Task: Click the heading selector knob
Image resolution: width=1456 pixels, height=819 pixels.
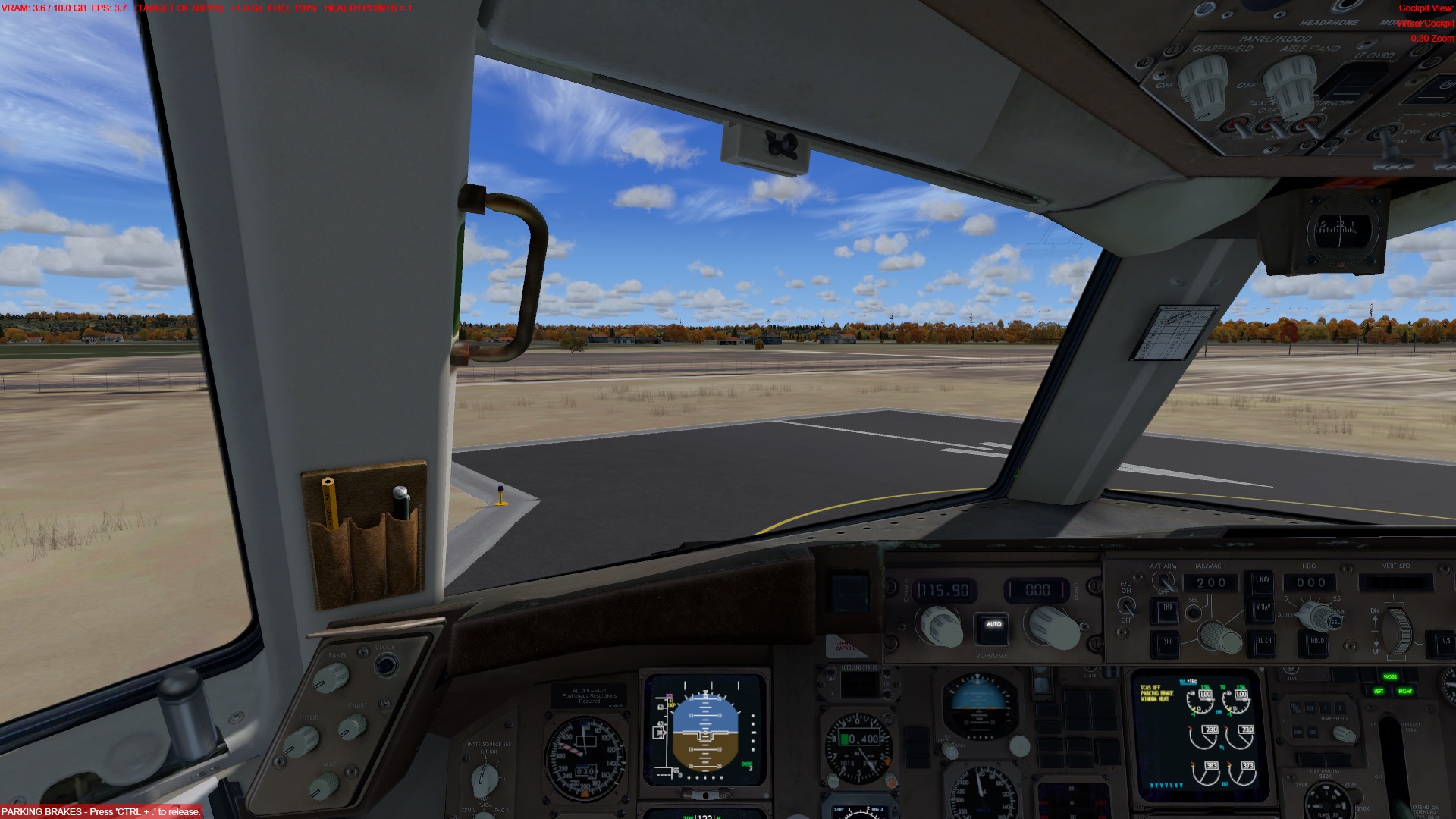Action: point(1320,616)
